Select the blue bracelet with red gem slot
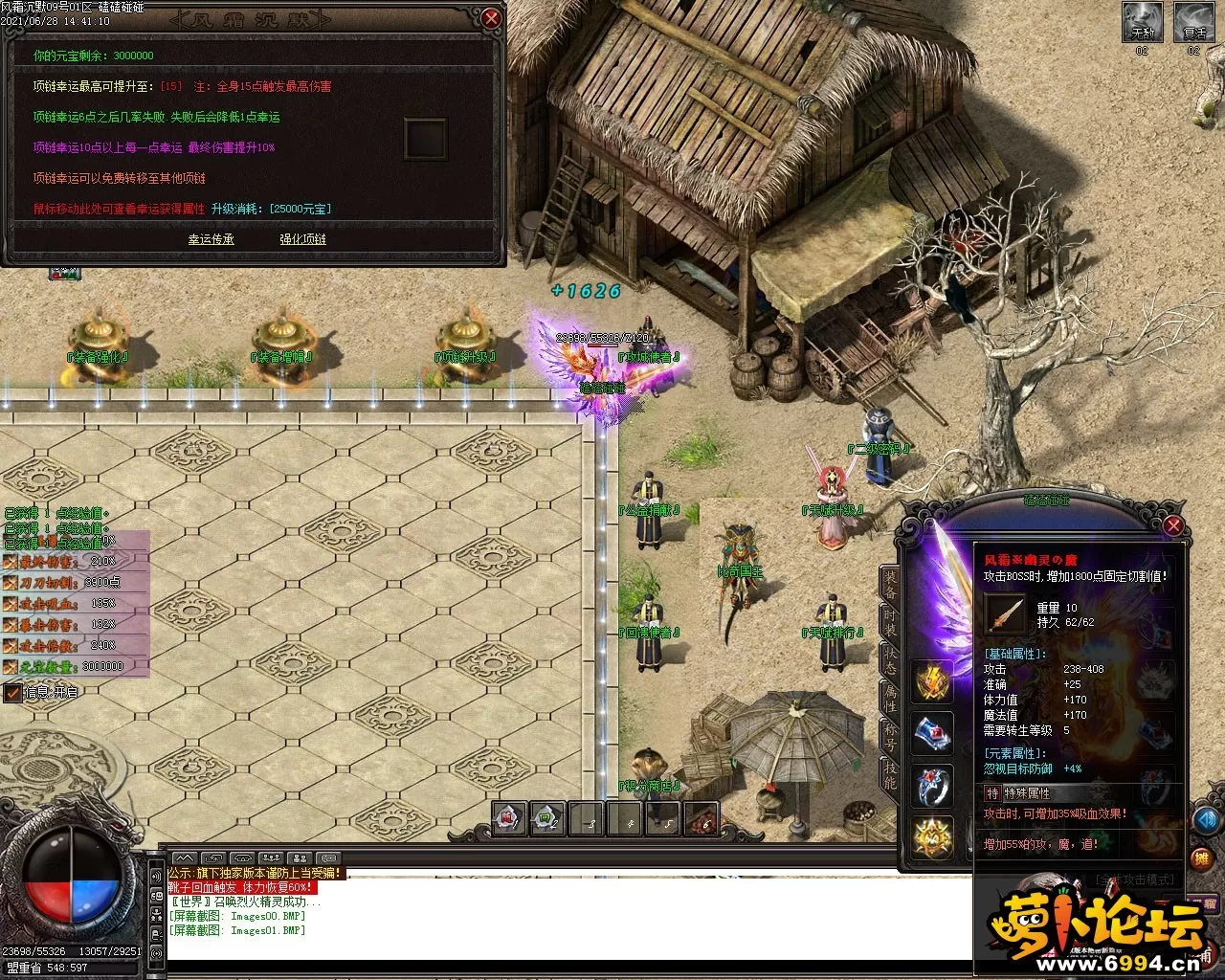 tap(932, 733)
